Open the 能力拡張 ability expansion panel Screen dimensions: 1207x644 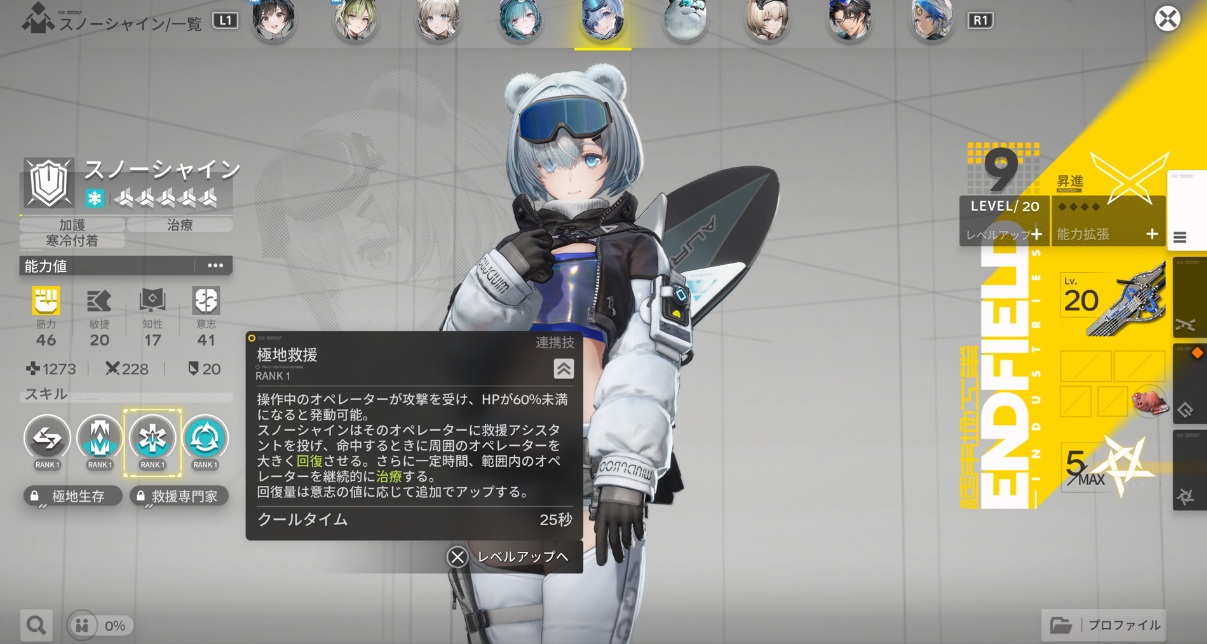pos(1108,234)
